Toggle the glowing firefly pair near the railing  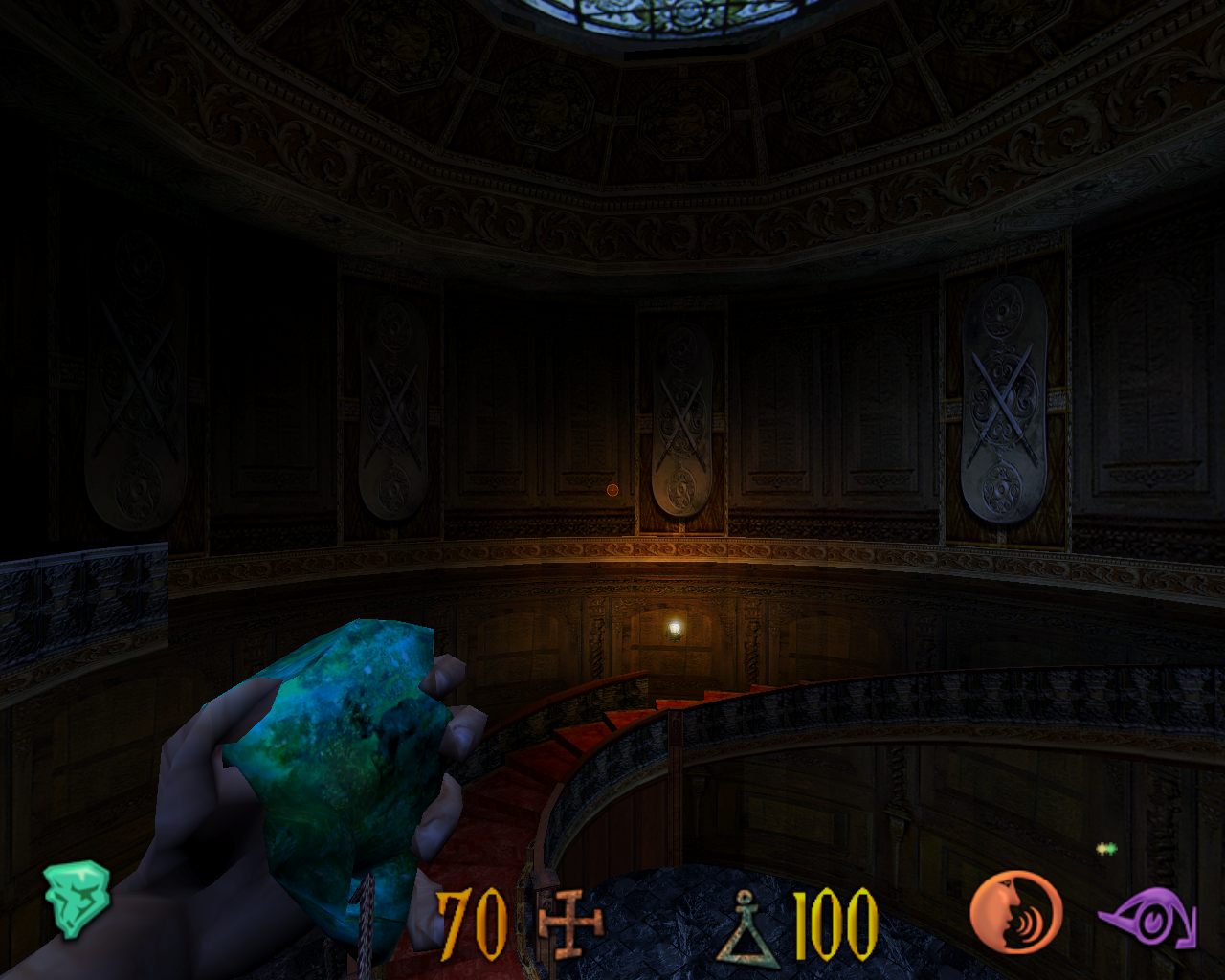1105,848
